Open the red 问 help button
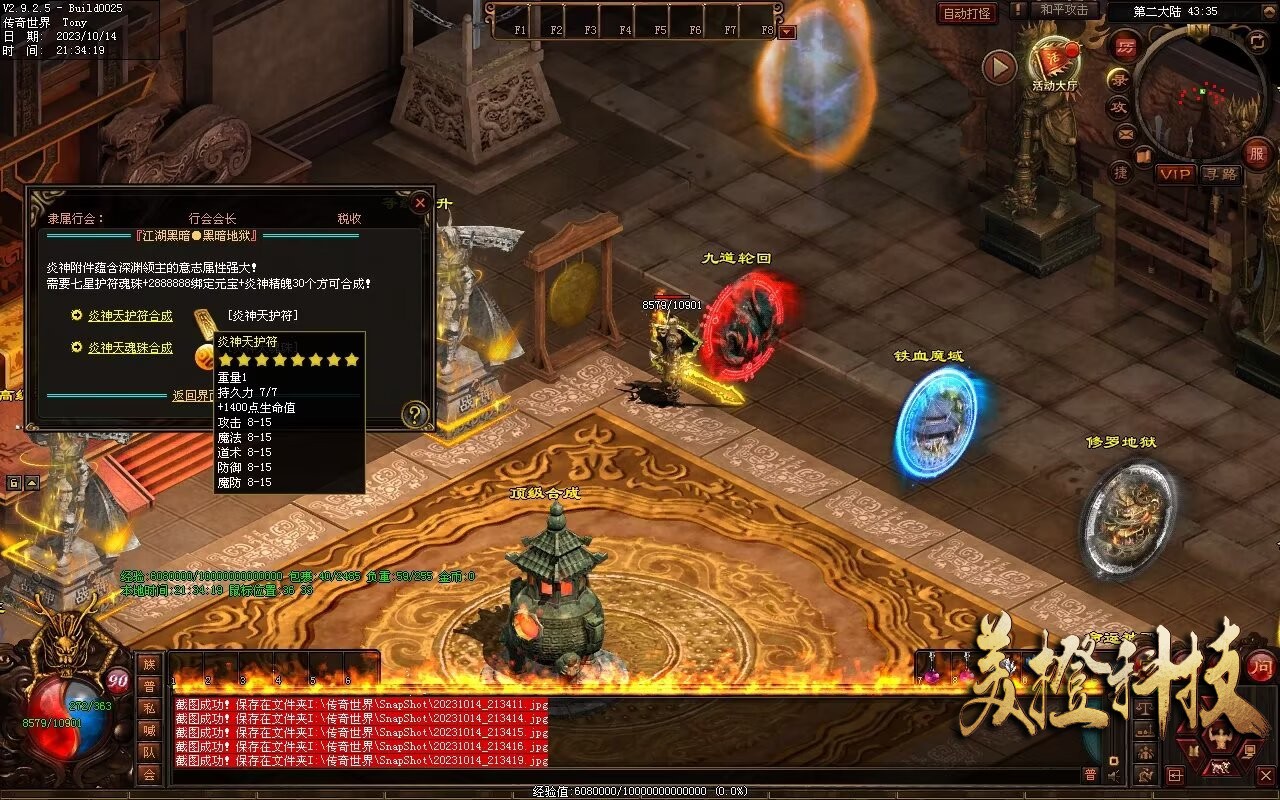Image resolution: width=1280 pixels, height=800 pixels. coord(1262,667)
